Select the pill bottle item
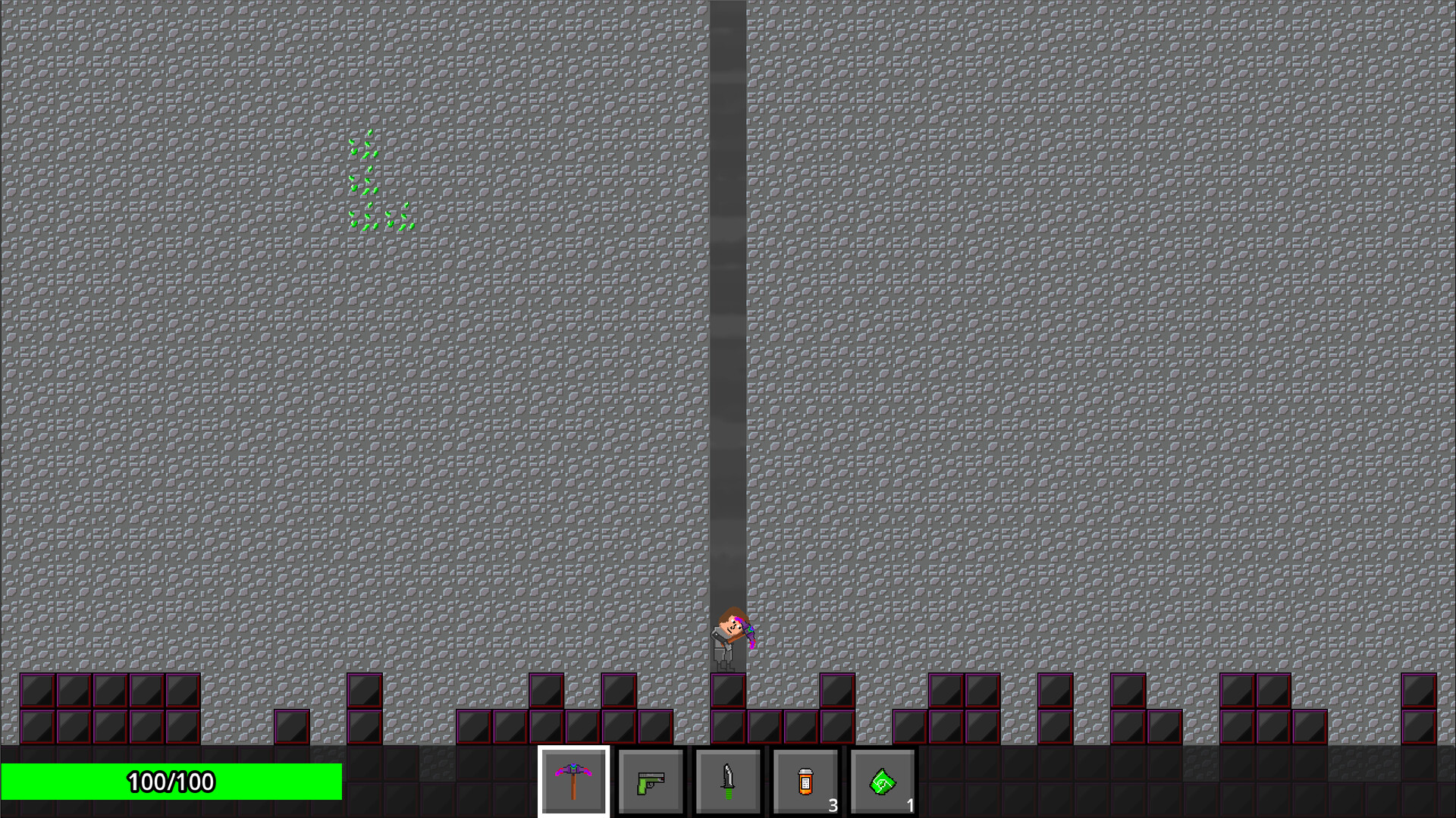Image resolution: width=1456 pixels, height=818 pixels. [805, 781]
